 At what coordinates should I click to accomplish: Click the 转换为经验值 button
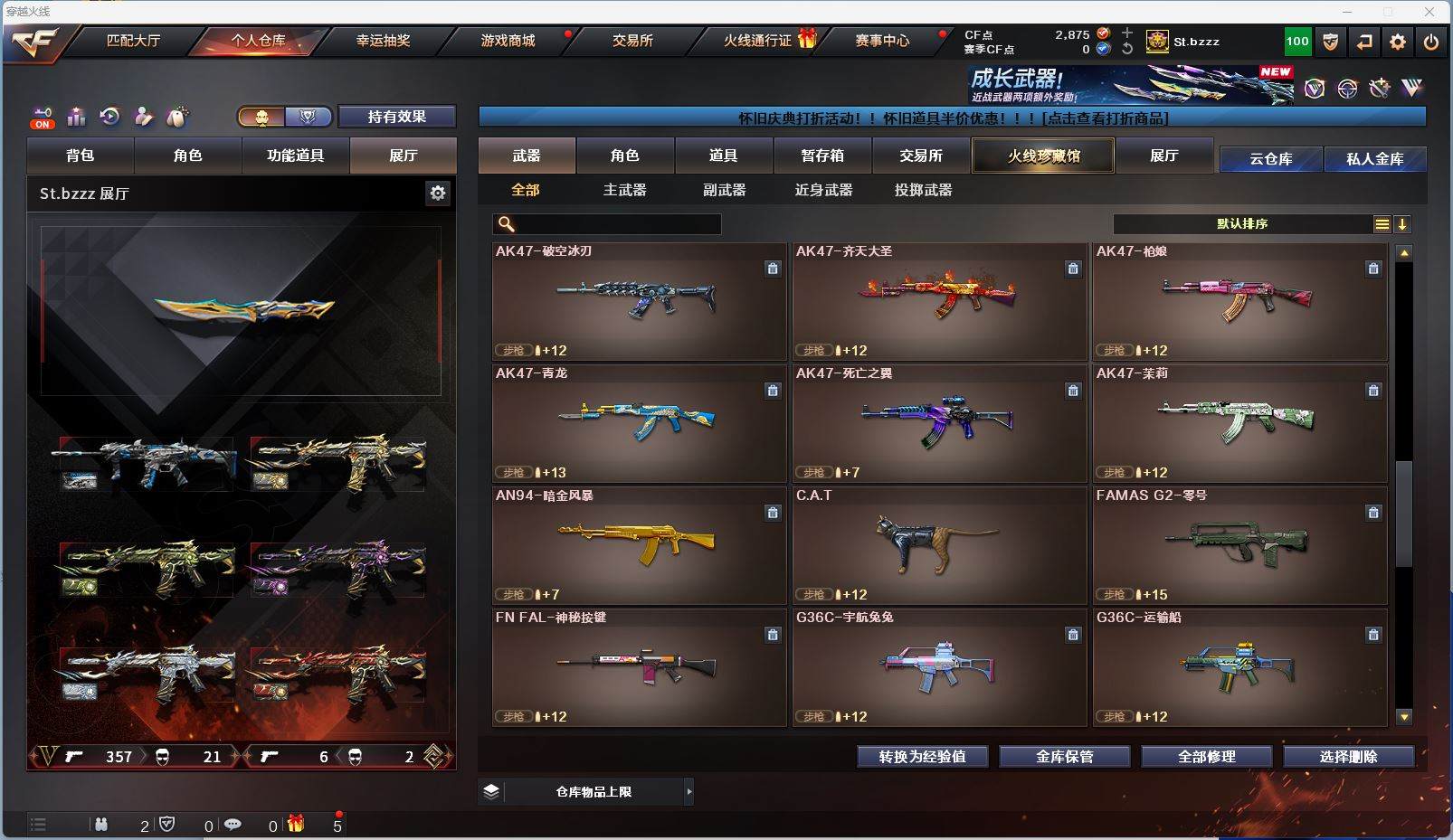pos(922,757)
